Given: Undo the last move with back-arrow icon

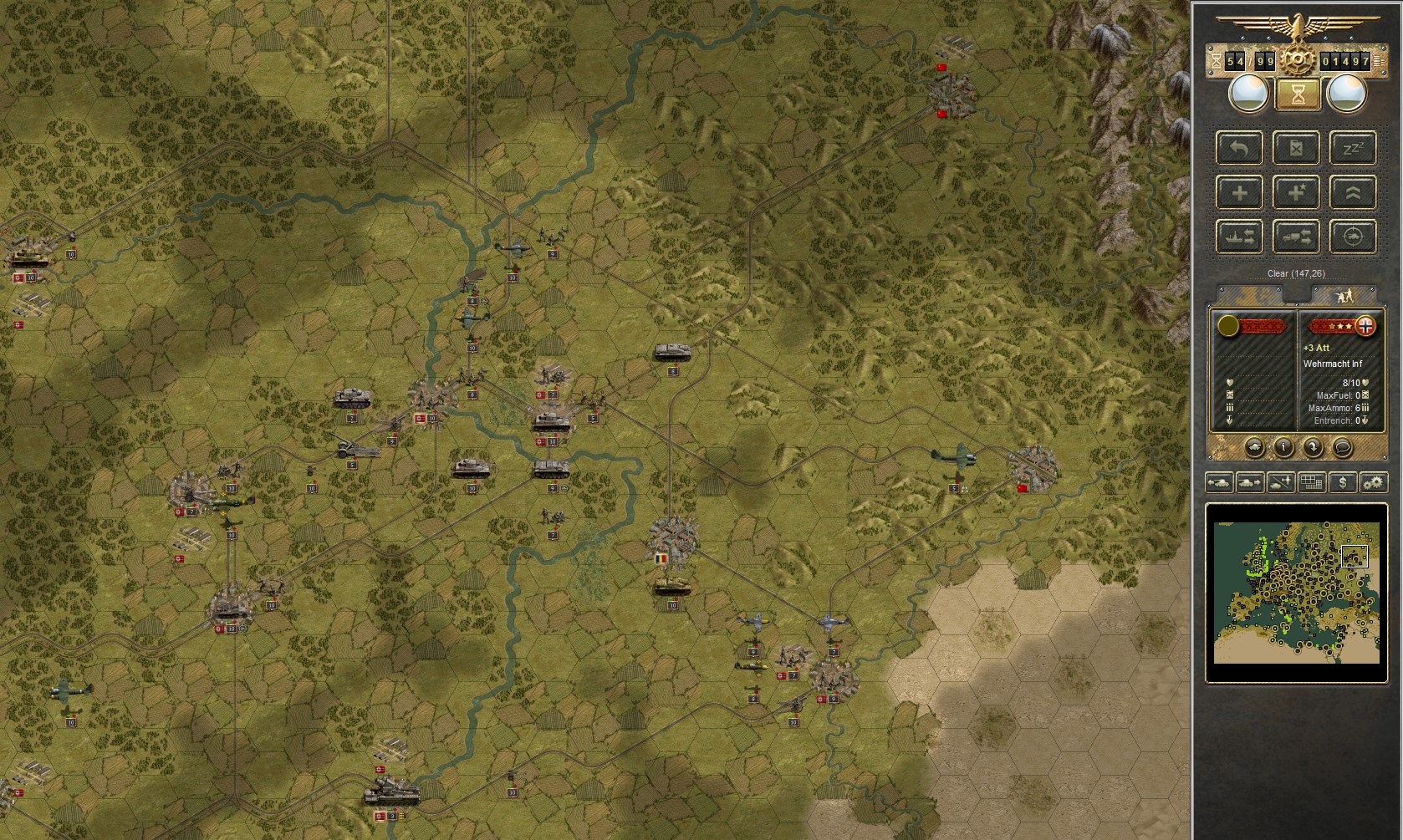Looking at the screenshot, I should 1239,148.
